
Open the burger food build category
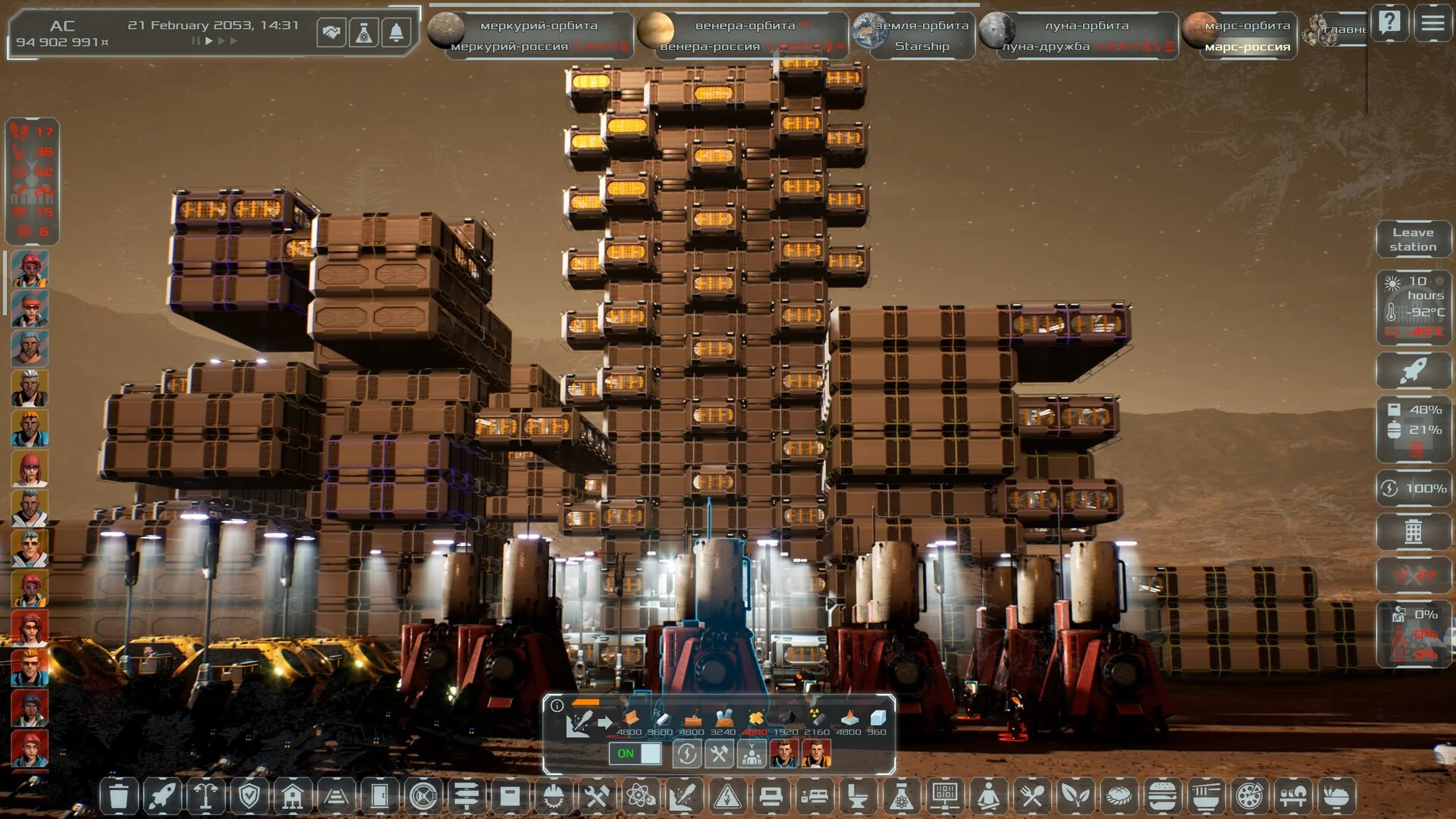pyautogui.click(x=1163, y=796)
